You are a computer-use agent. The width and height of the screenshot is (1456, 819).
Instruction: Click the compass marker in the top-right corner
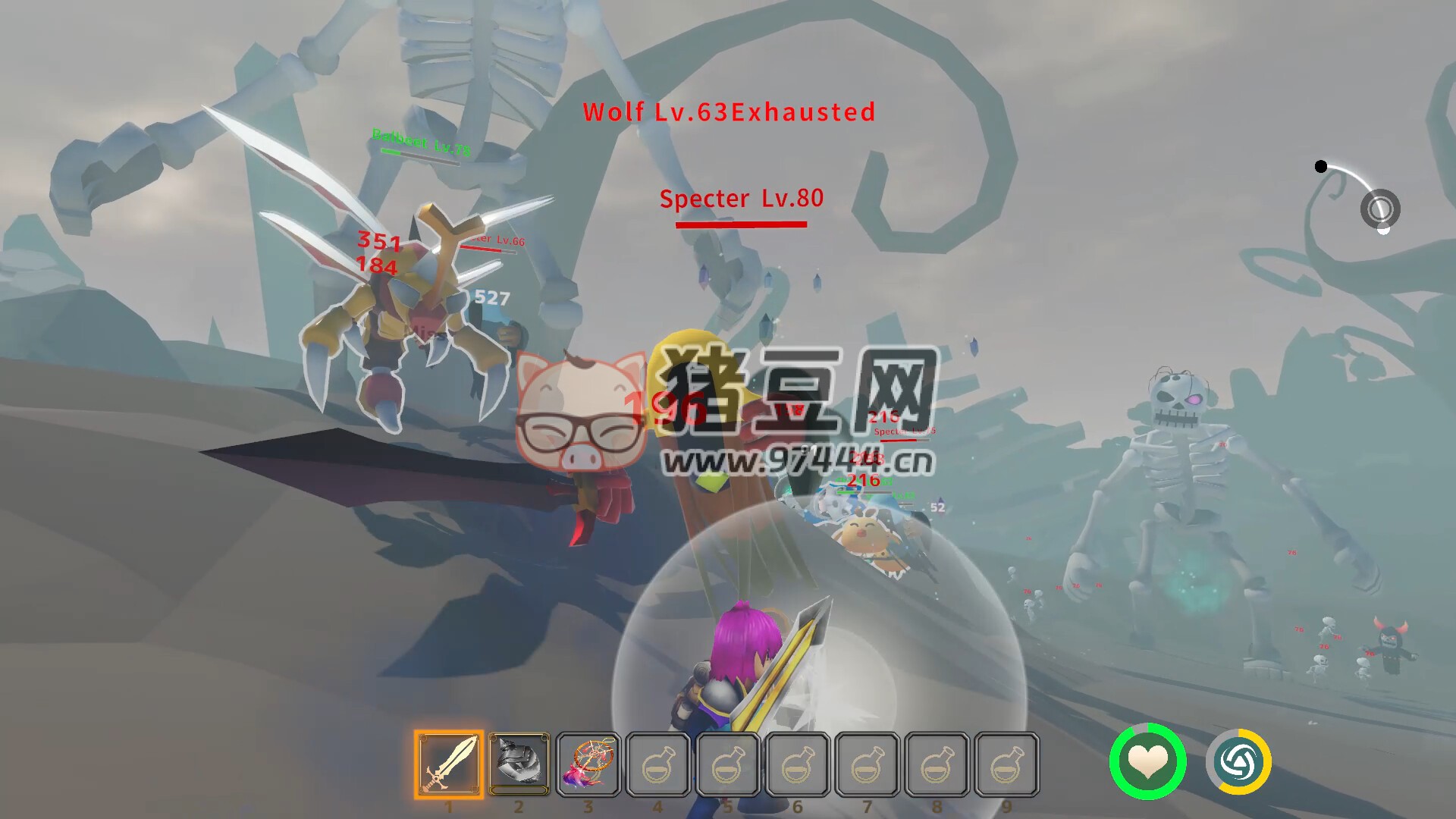click(x=1382, y=209)
